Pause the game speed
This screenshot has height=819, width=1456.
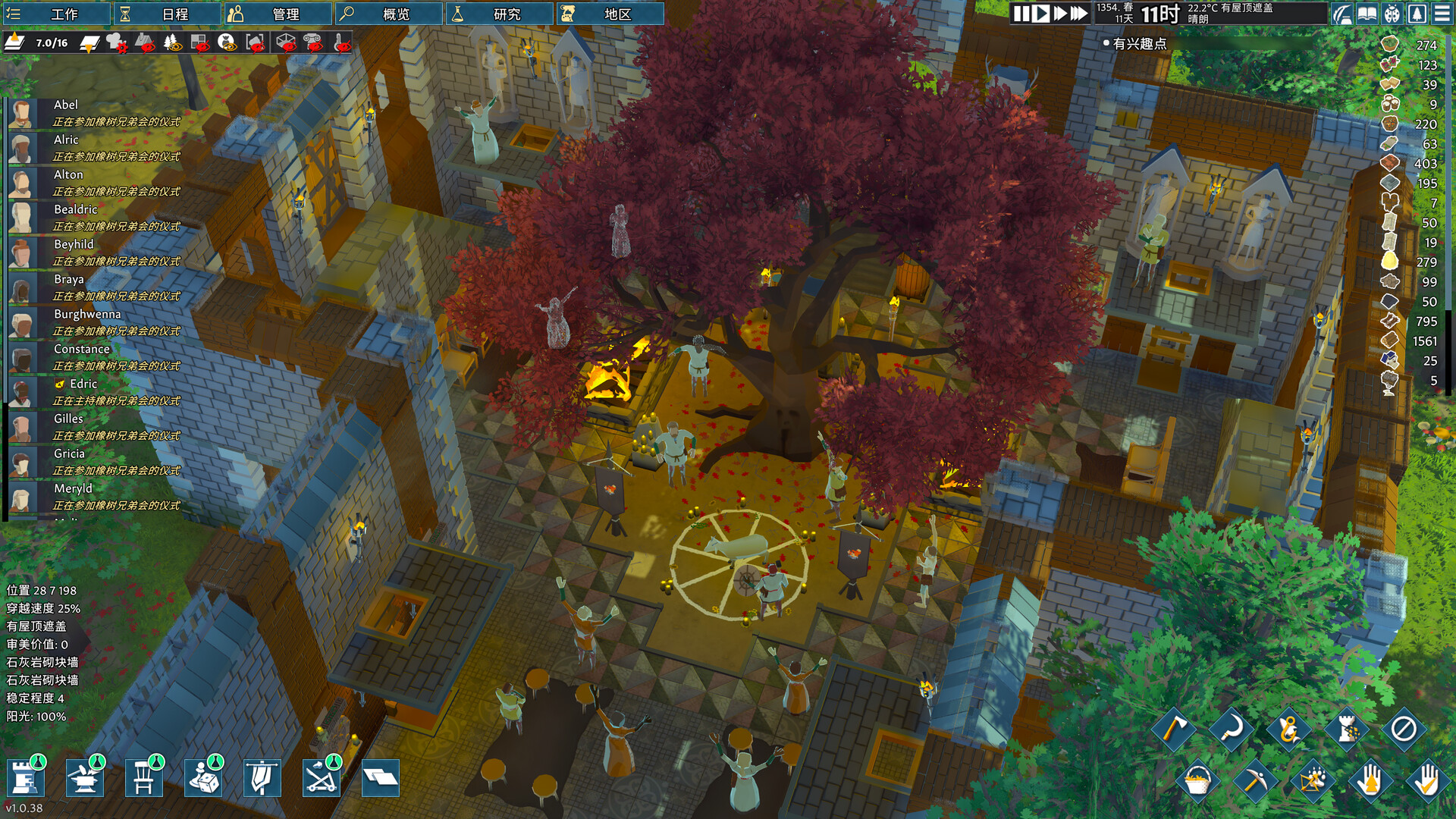(x=1021, y=14)
